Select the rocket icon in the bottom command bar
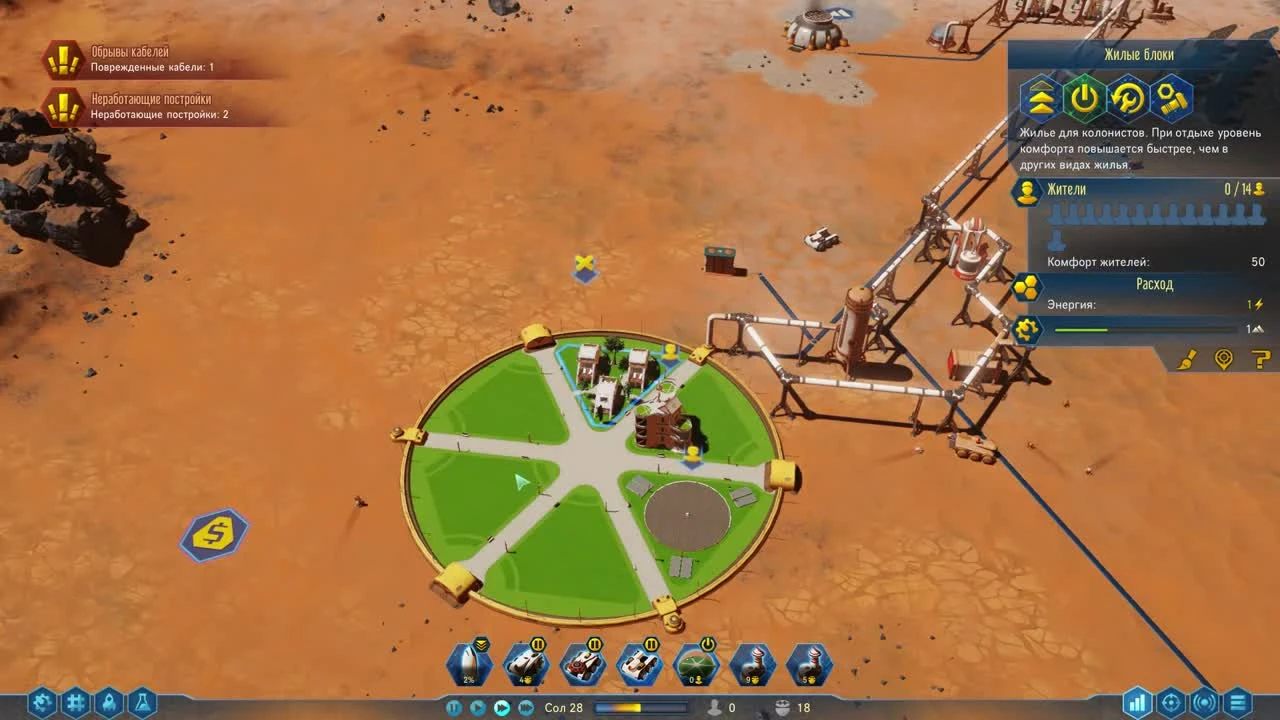 (x=468, y=662)
